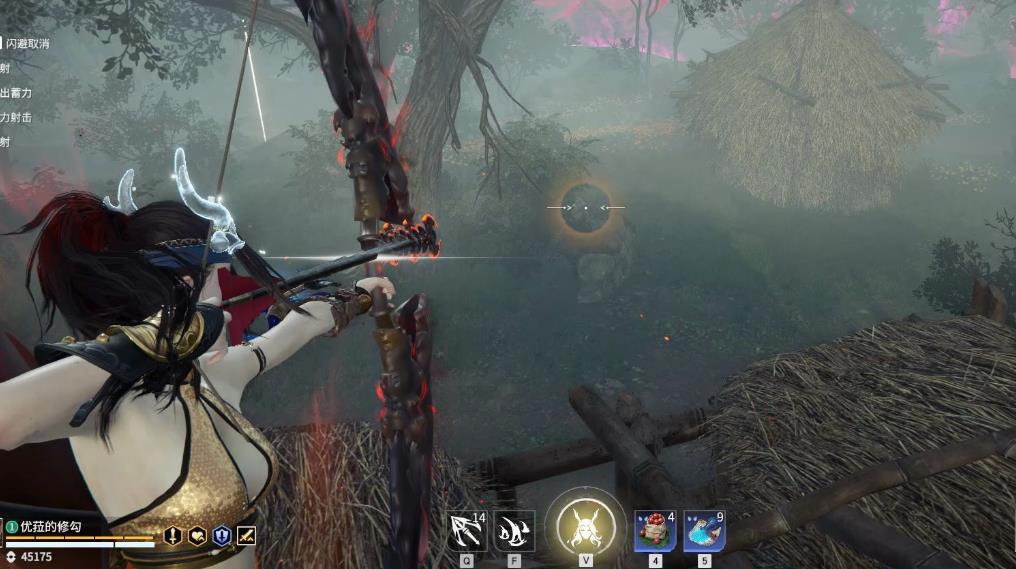1016x569 pixels.
Task: Trigger the glowing horned-face ultimate ability
Action: 585,526
